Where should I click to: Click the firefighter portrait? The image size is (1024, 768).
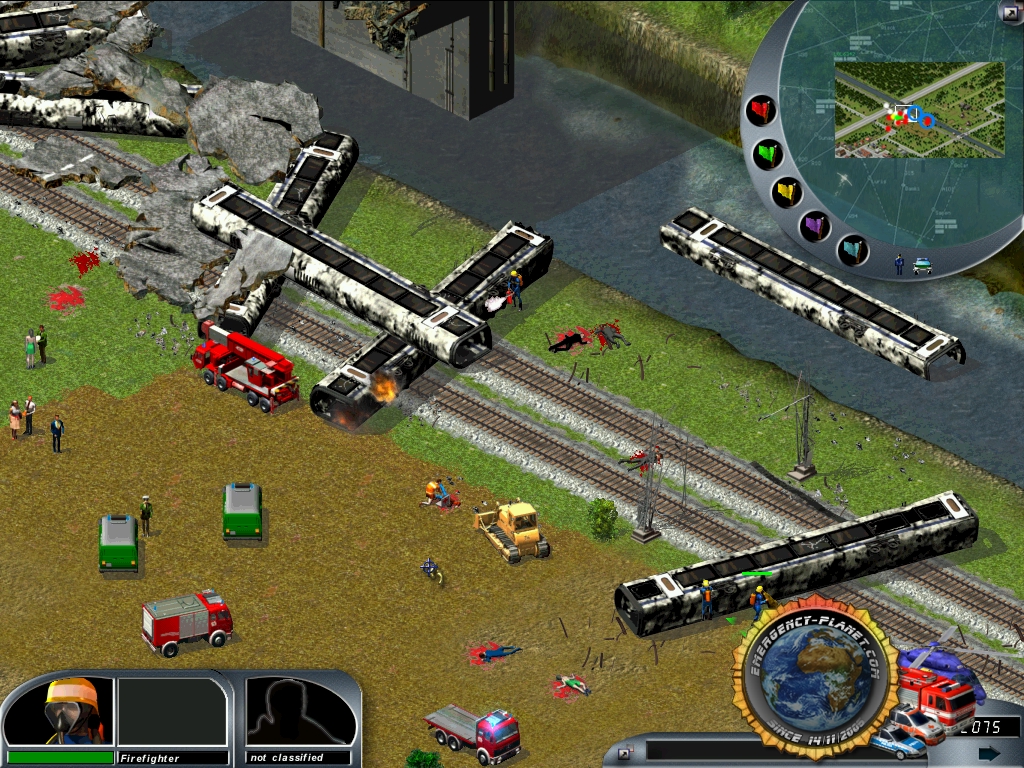pos(73,711)
